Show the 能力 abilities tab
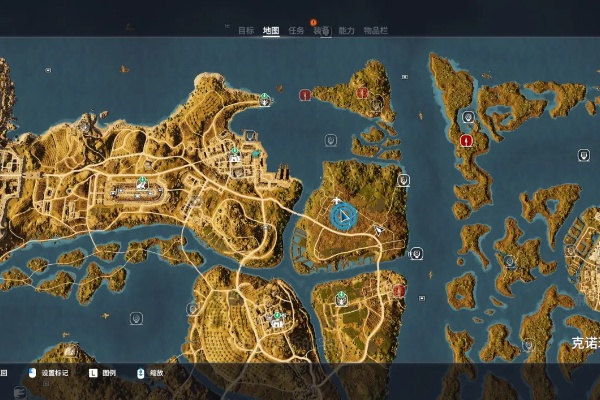The height and width of the screenshot is (400, 600). [x=347, y=31]
